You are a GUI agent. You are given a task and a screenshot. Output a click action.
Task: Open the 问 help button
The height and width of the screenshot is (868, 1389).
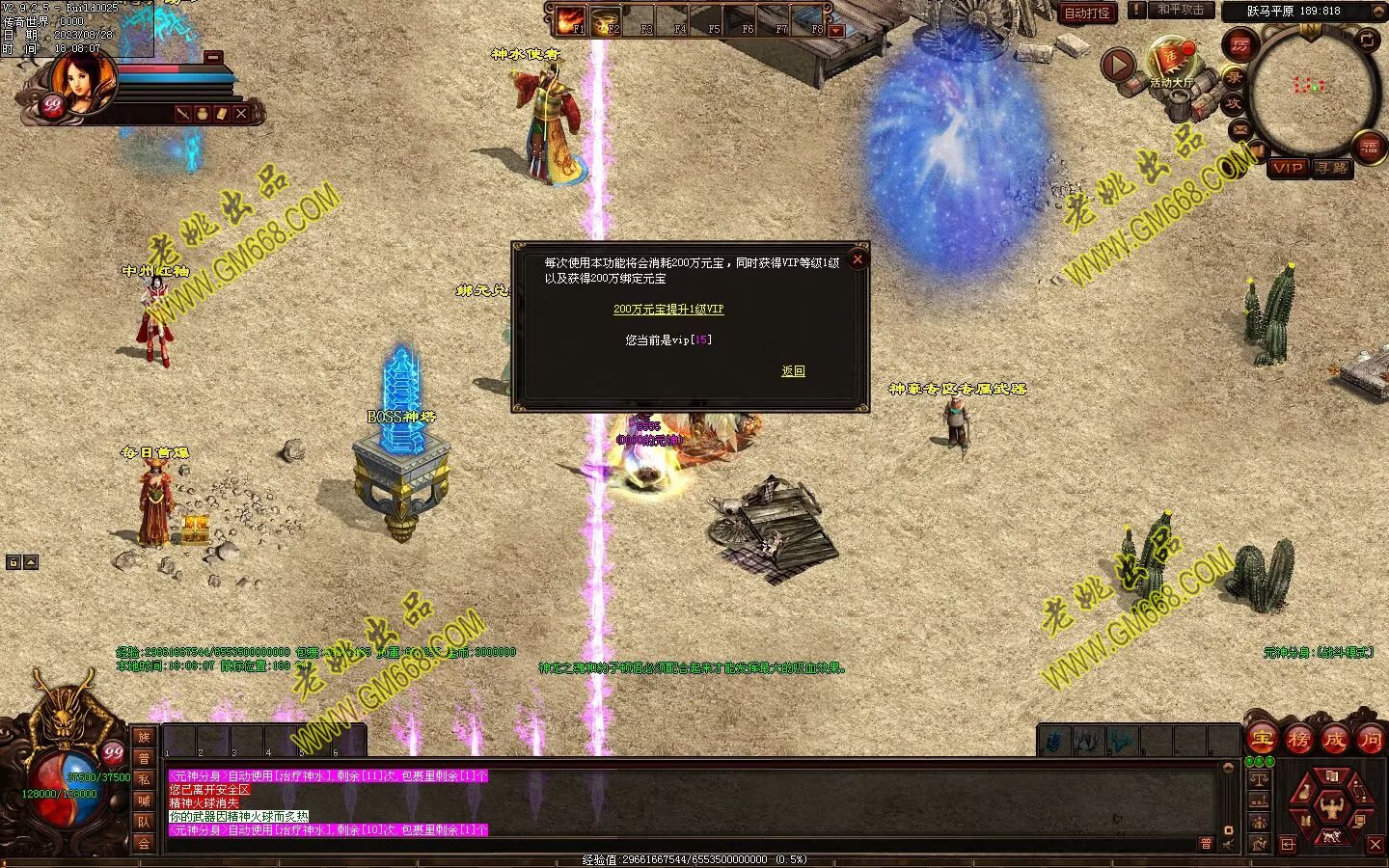(1370, 740)
